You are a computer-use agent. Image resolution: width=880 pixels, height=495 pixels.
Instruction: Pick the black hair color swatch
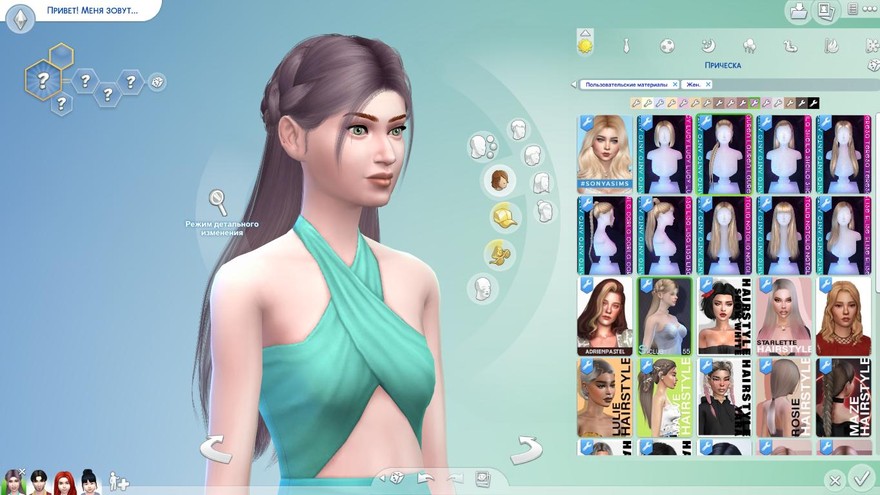(x=814, y=103)
